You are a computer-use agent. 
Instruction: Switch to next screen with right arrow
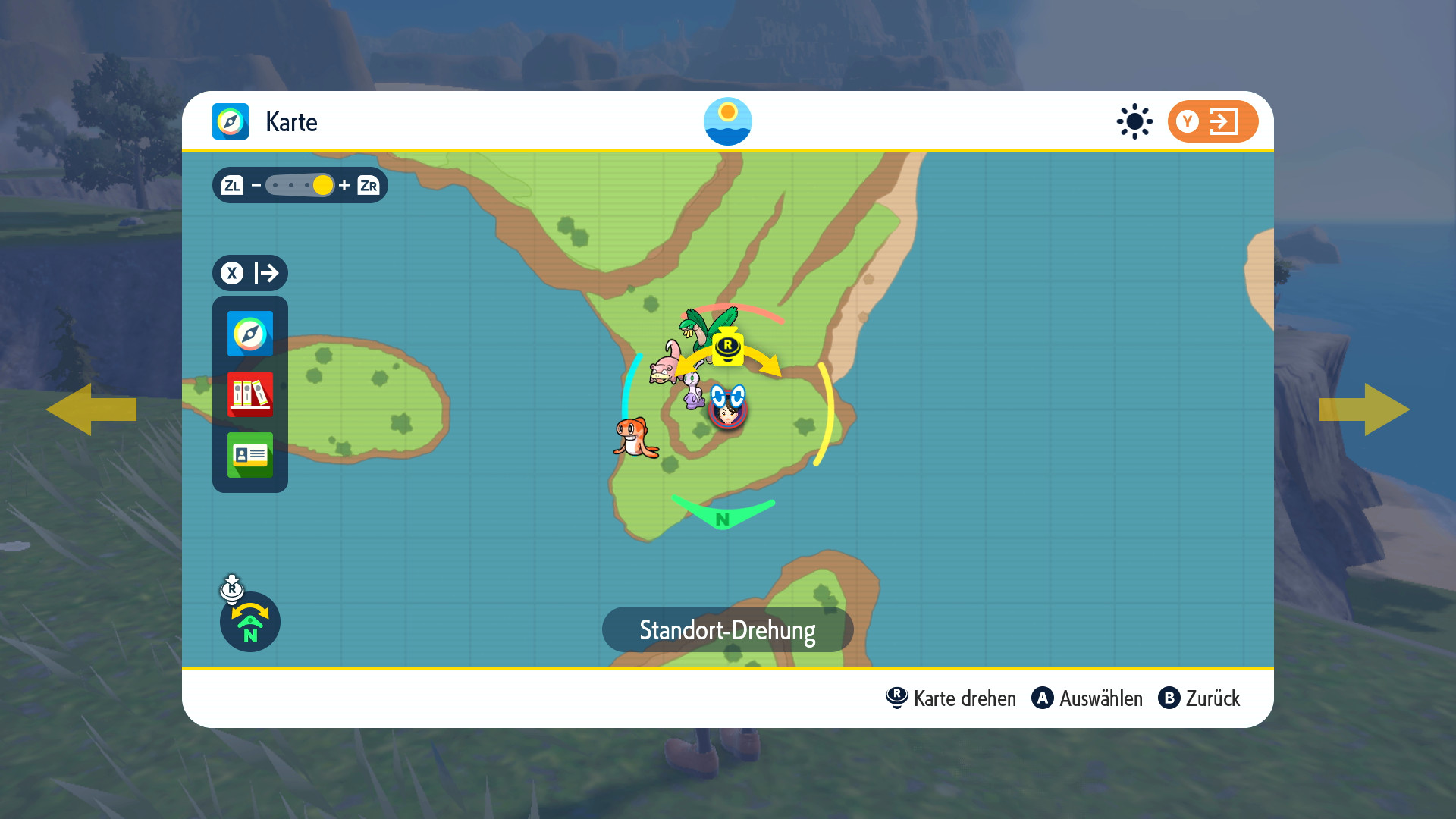click(1364, 409)
